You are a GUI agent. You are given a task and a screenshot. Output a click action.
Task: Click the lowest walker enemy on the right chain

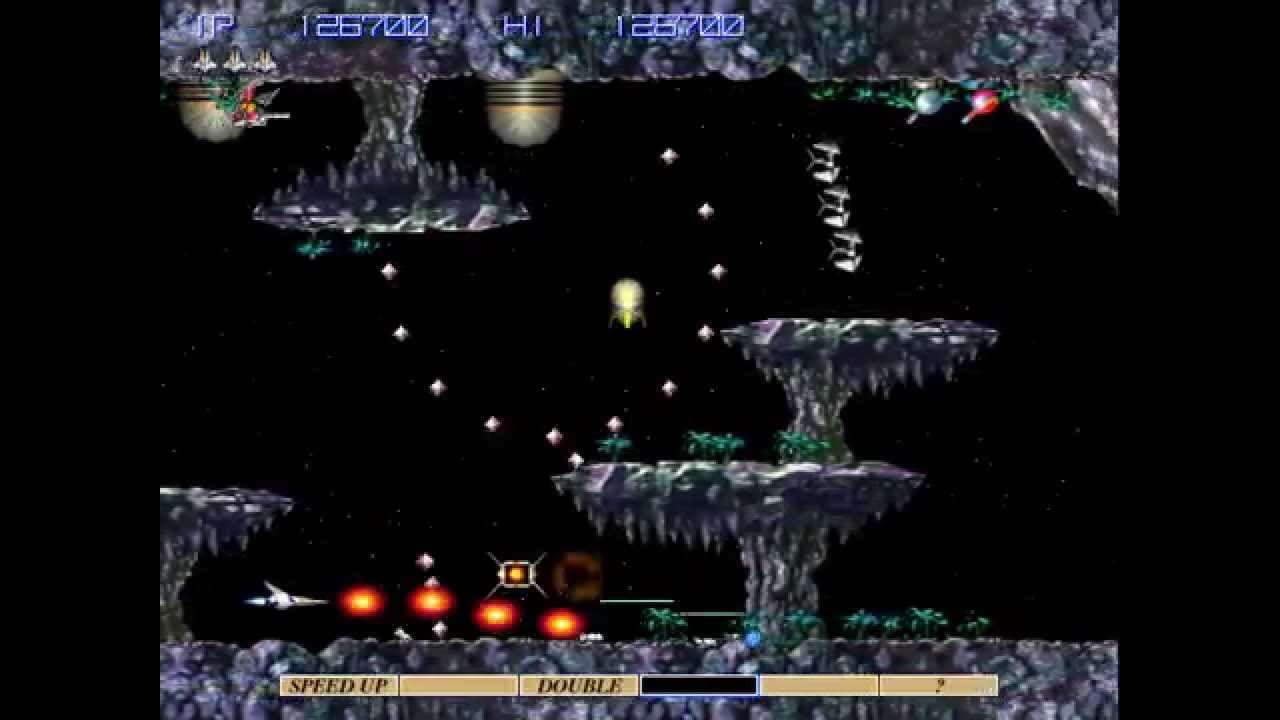tap(845, 250)
